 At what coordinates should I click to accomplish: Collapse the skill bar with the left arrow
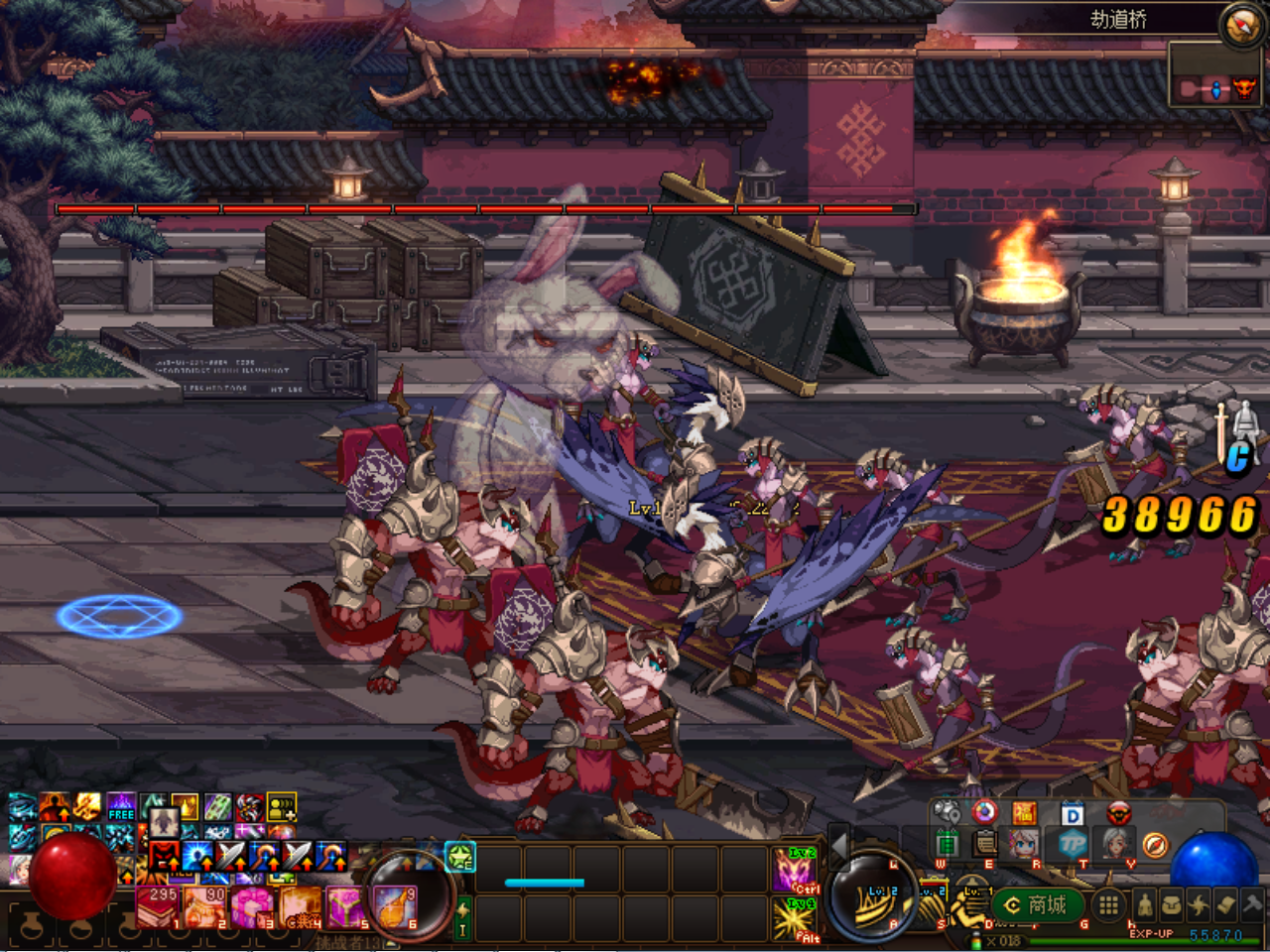pos(839,847)
